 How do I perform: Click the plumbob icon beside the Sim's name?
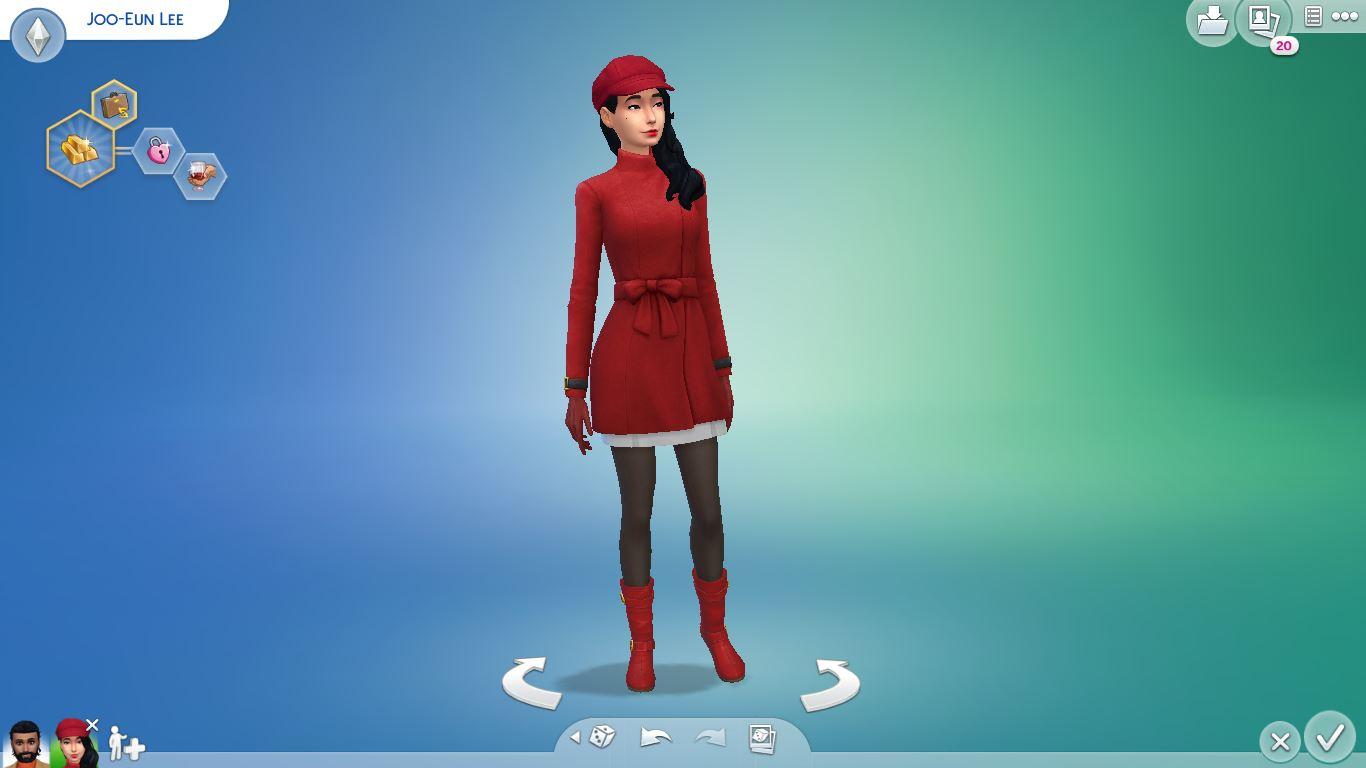point(38,35)
